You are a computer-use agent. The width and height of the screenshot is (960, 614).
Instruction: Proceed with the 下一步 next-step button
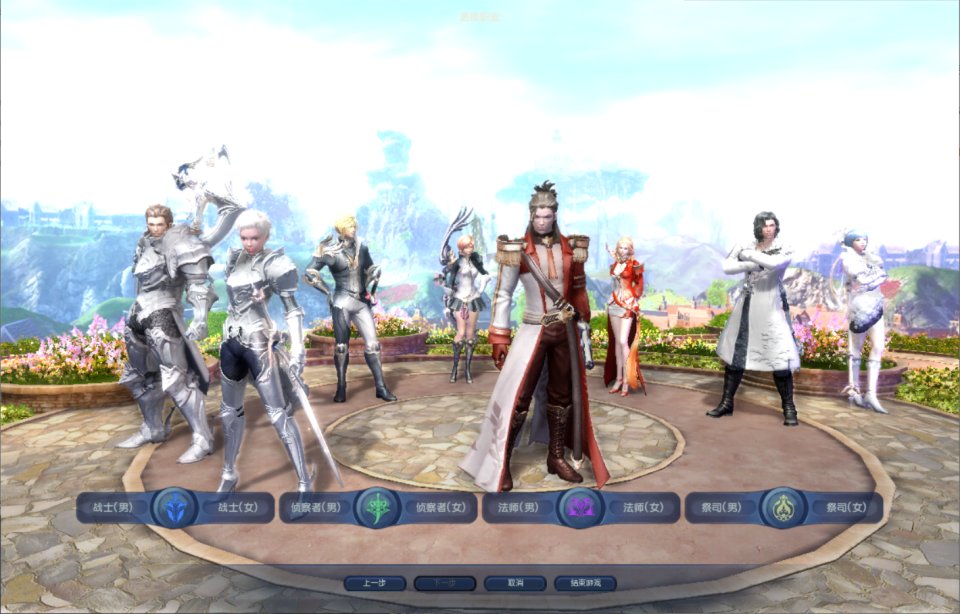click(445, 583)
